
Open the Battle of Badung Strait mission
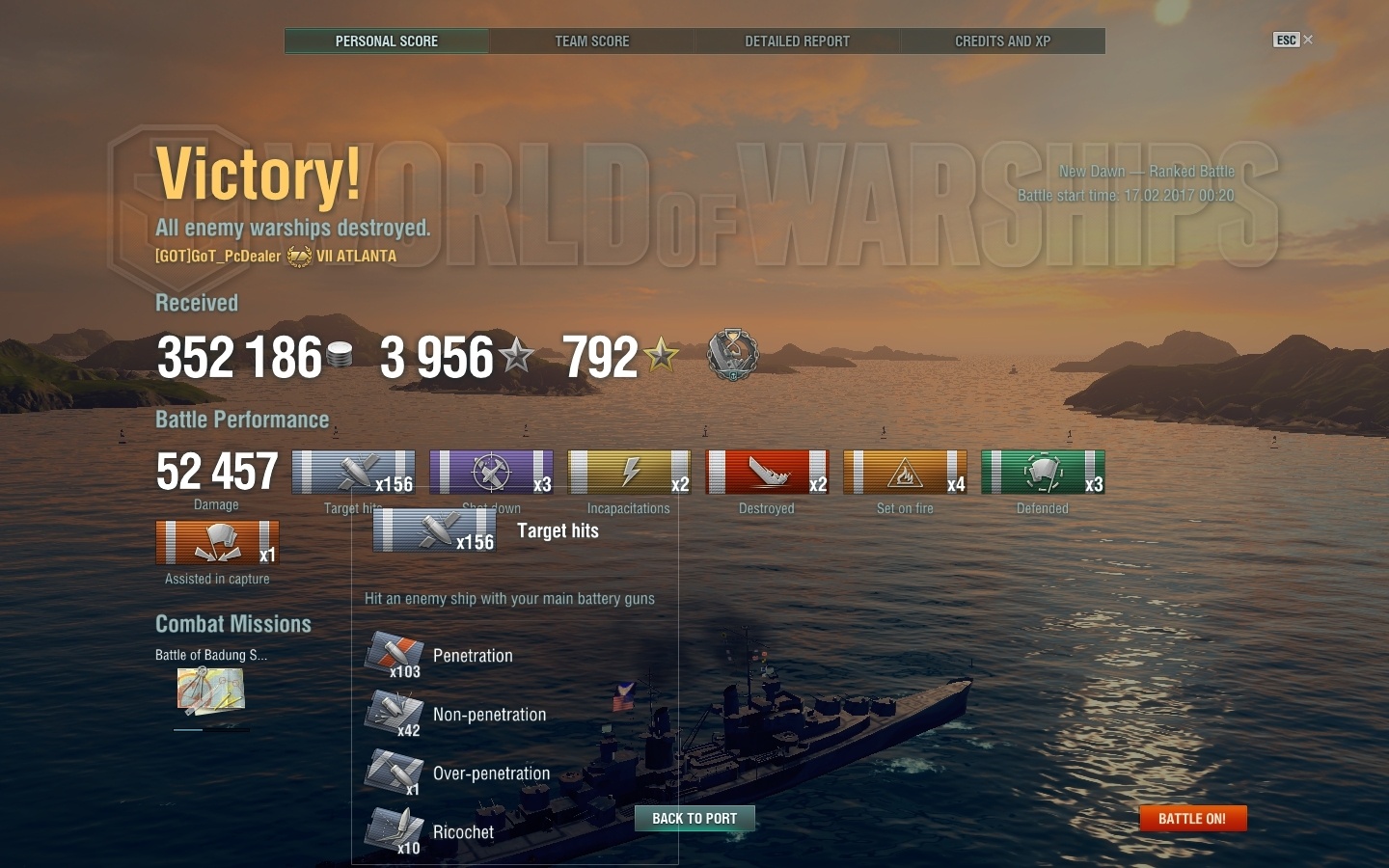(x=210, y=691)
